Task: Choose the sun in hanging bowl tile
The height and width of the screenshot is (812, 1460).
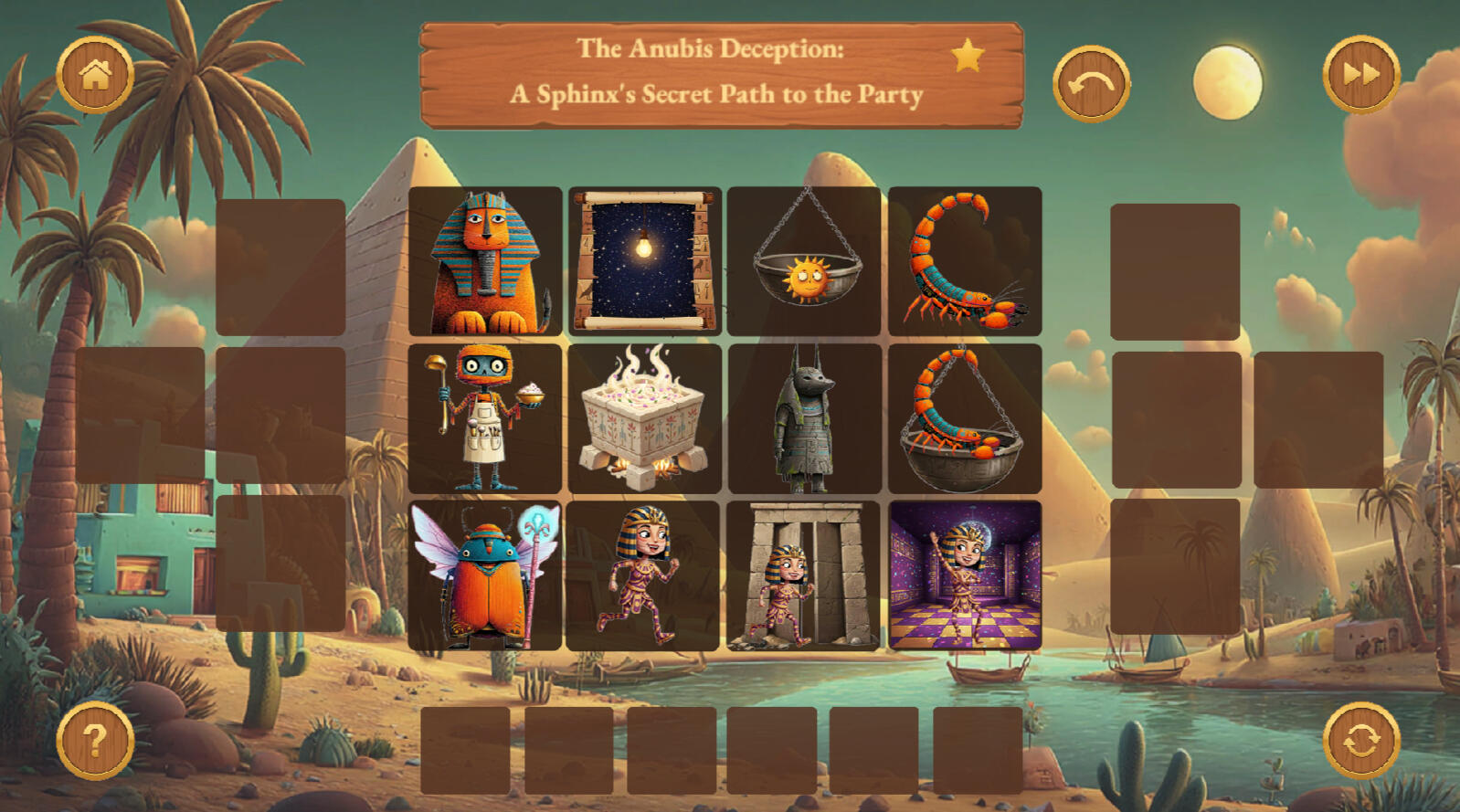Action: pyautogui.click(x=805, y=261)
